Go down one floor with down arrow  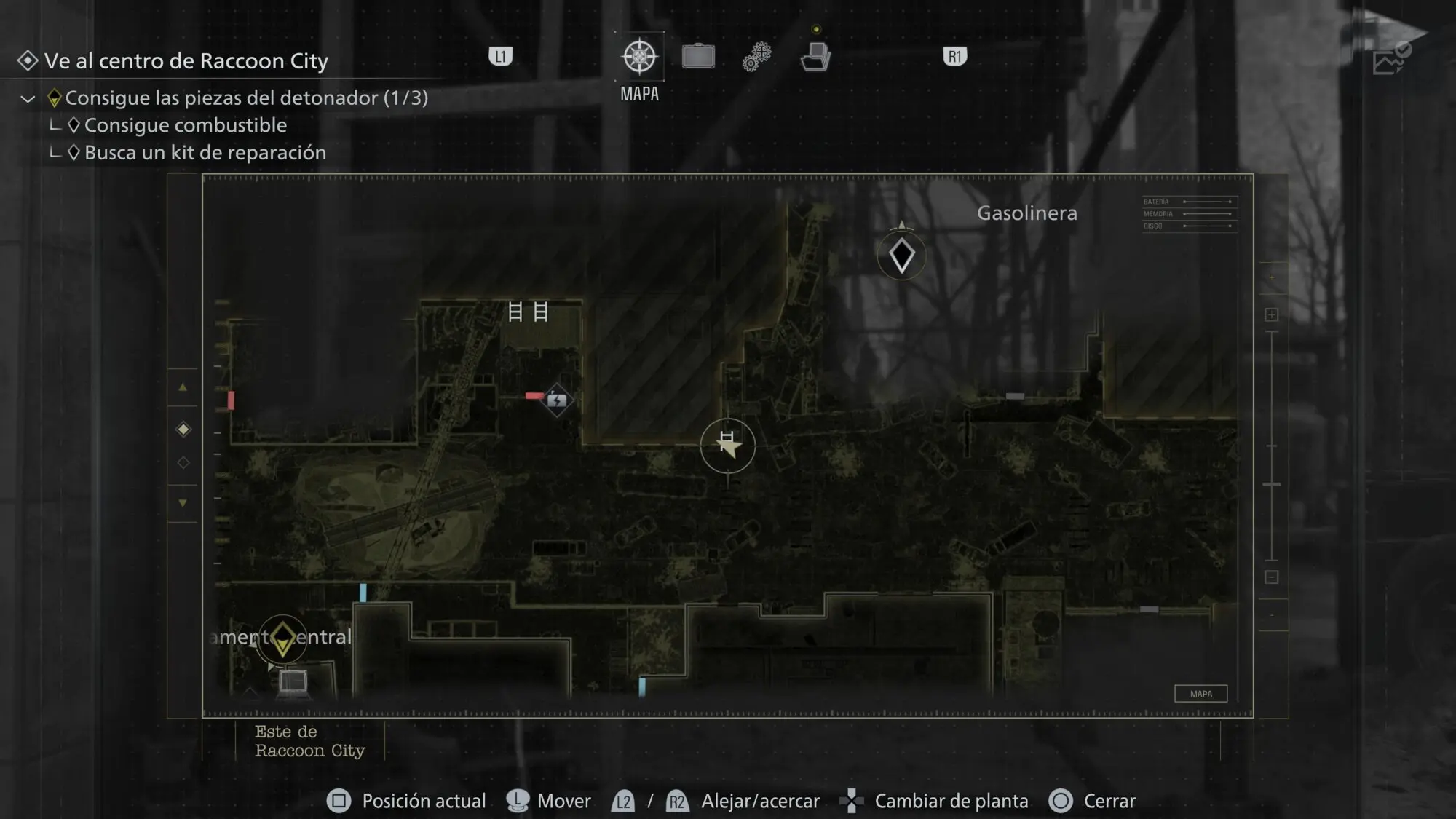pos(183,502)
